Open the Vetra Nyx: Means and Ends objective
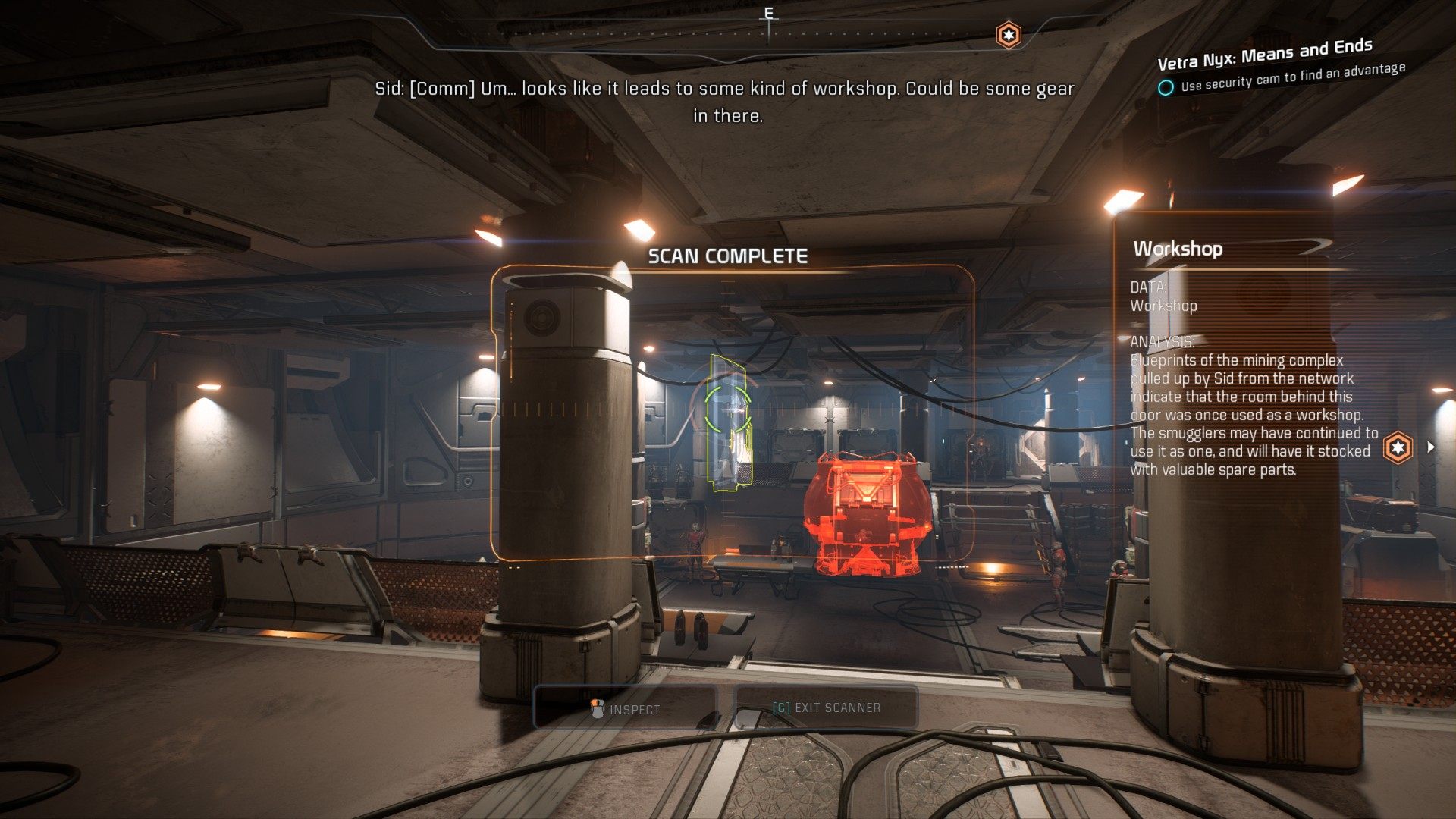The height and width of the screenshot is (819, 1456). click(x=1264, y=53)
